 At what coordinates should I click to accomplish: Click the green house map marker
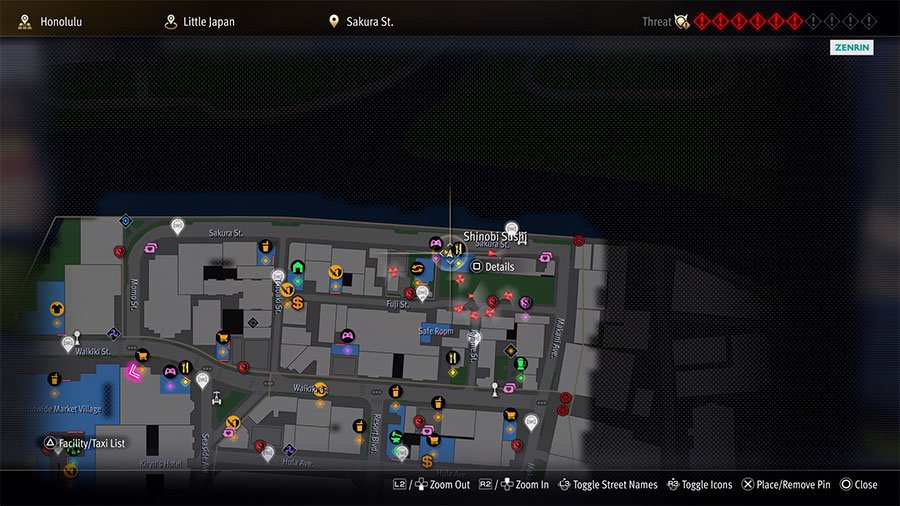click(x=297, y=267)
